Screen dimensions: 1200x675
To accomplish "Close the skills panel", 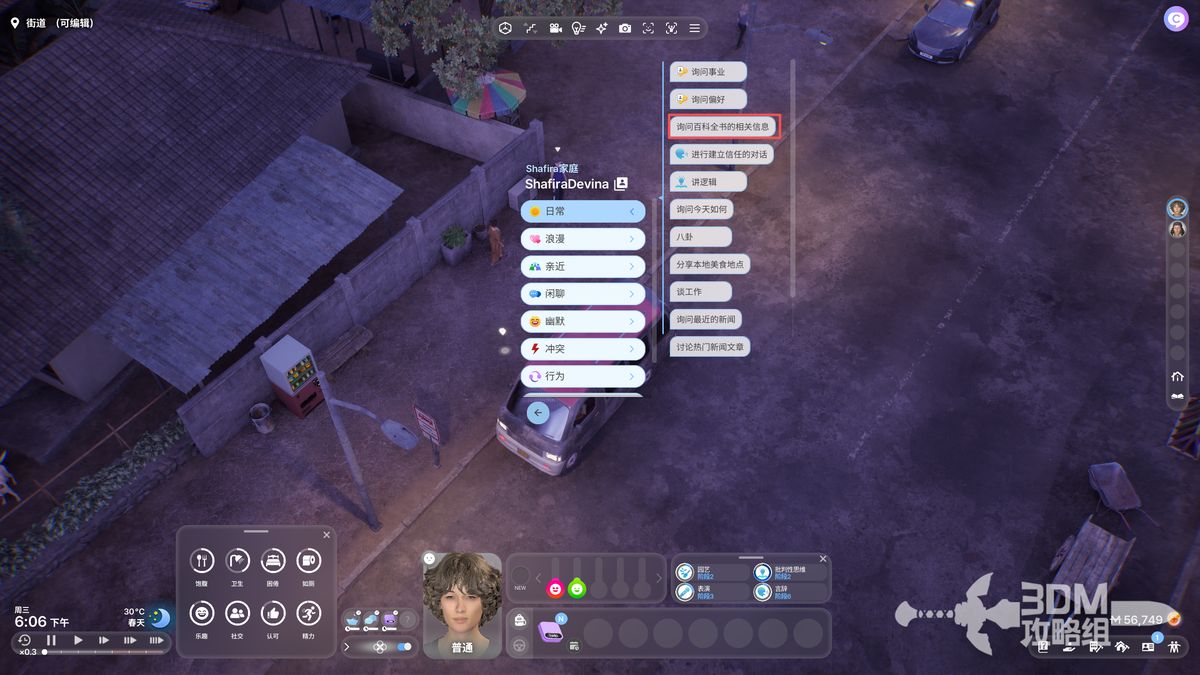I will 823,559.
